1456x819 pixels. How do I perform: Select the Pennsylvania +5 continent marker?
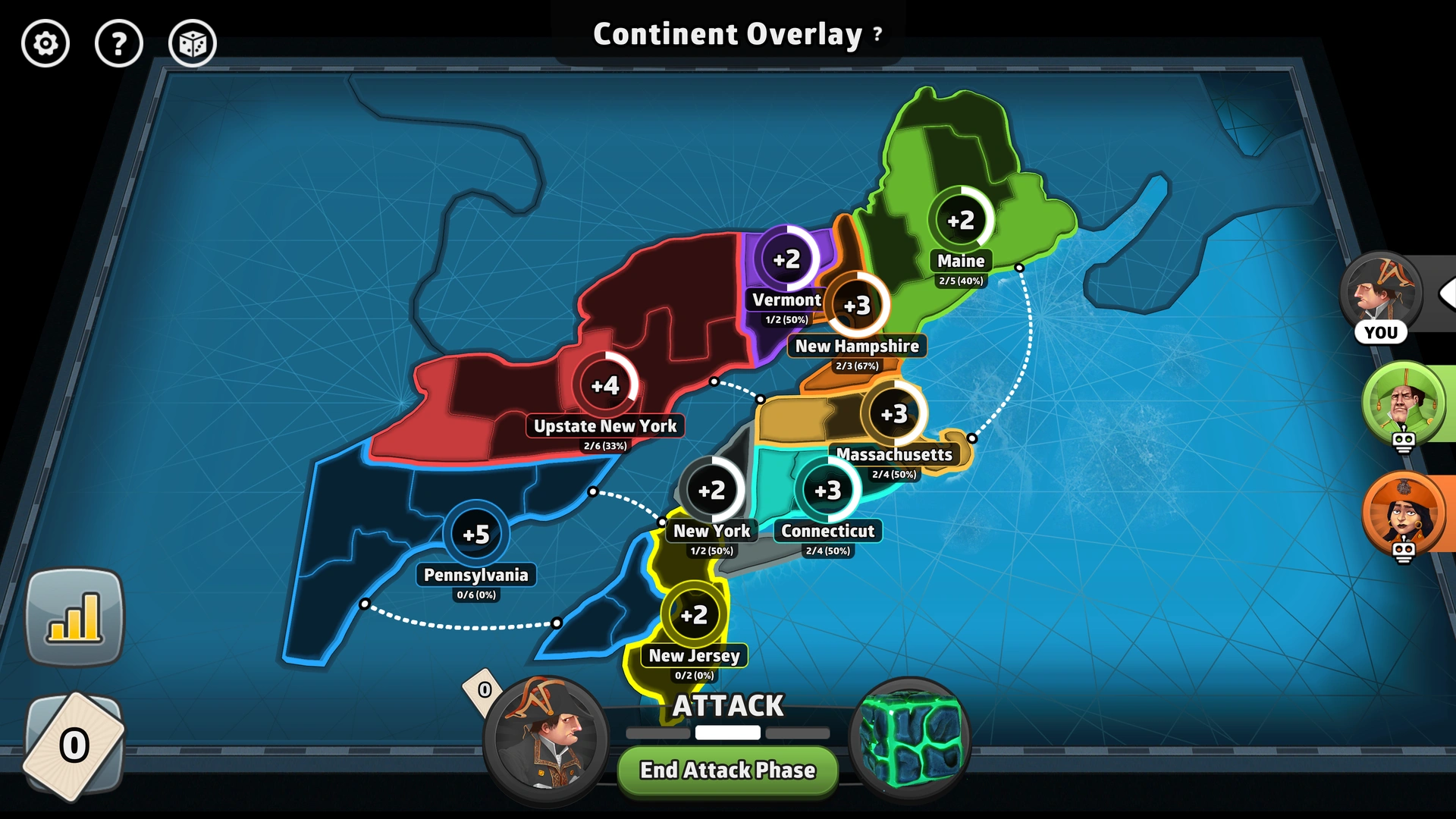pyautogui.click(x=476, y=534)
